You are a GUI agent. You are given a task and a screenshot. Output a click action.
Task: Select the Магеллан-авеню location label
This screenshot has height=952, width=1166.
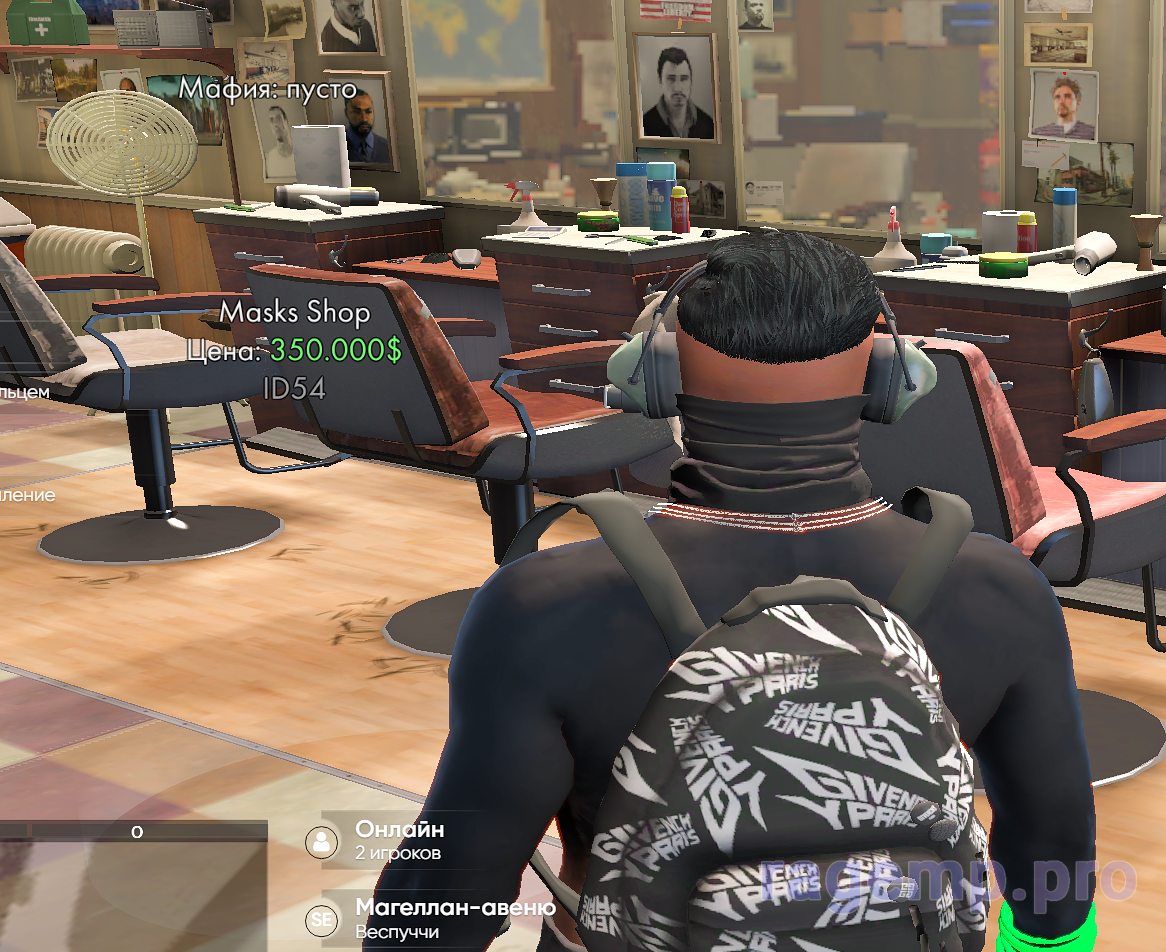(x=455, y=908)
